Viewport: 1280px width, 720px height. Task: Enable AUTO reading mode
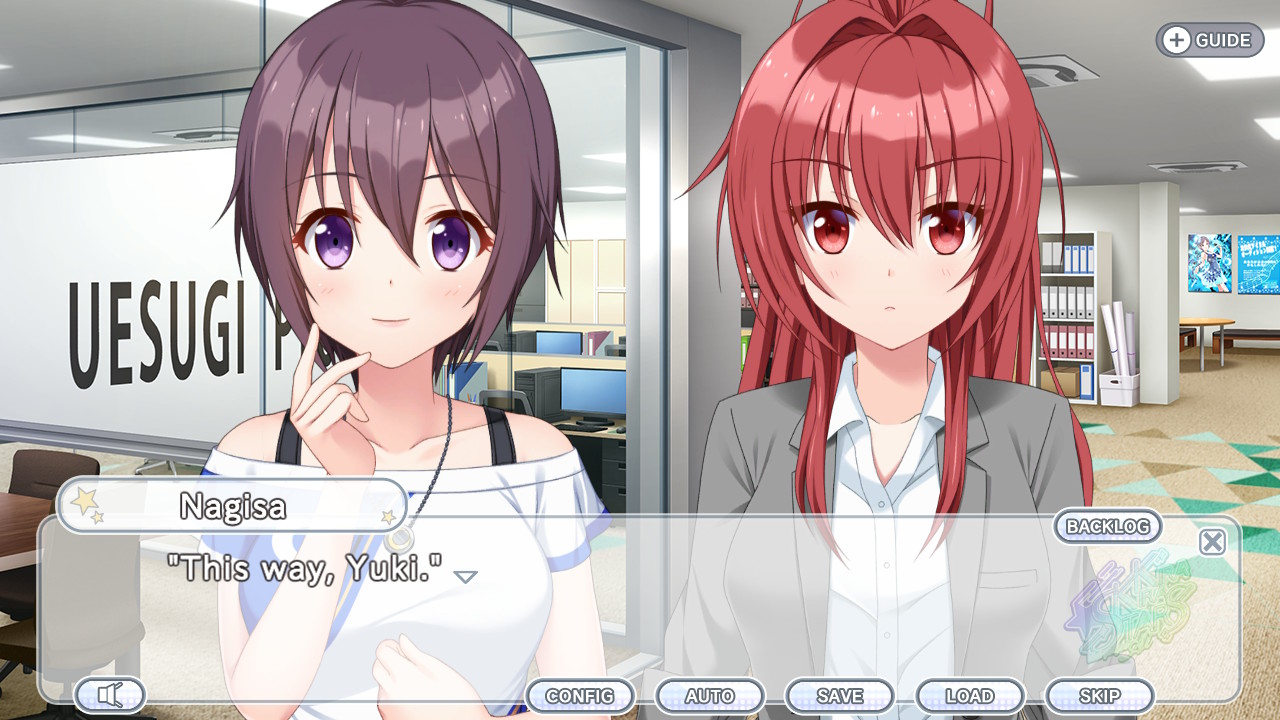[712, 695]
